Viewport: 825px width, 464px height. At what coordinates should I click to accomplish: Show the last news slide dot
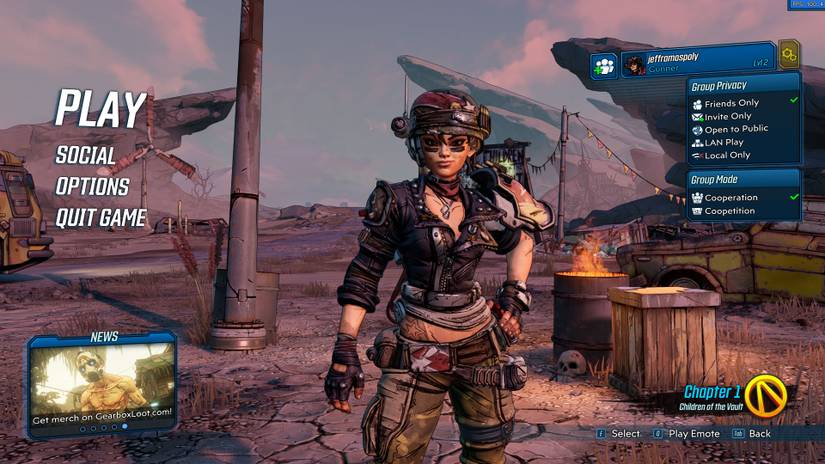click(x=125, y=427)
